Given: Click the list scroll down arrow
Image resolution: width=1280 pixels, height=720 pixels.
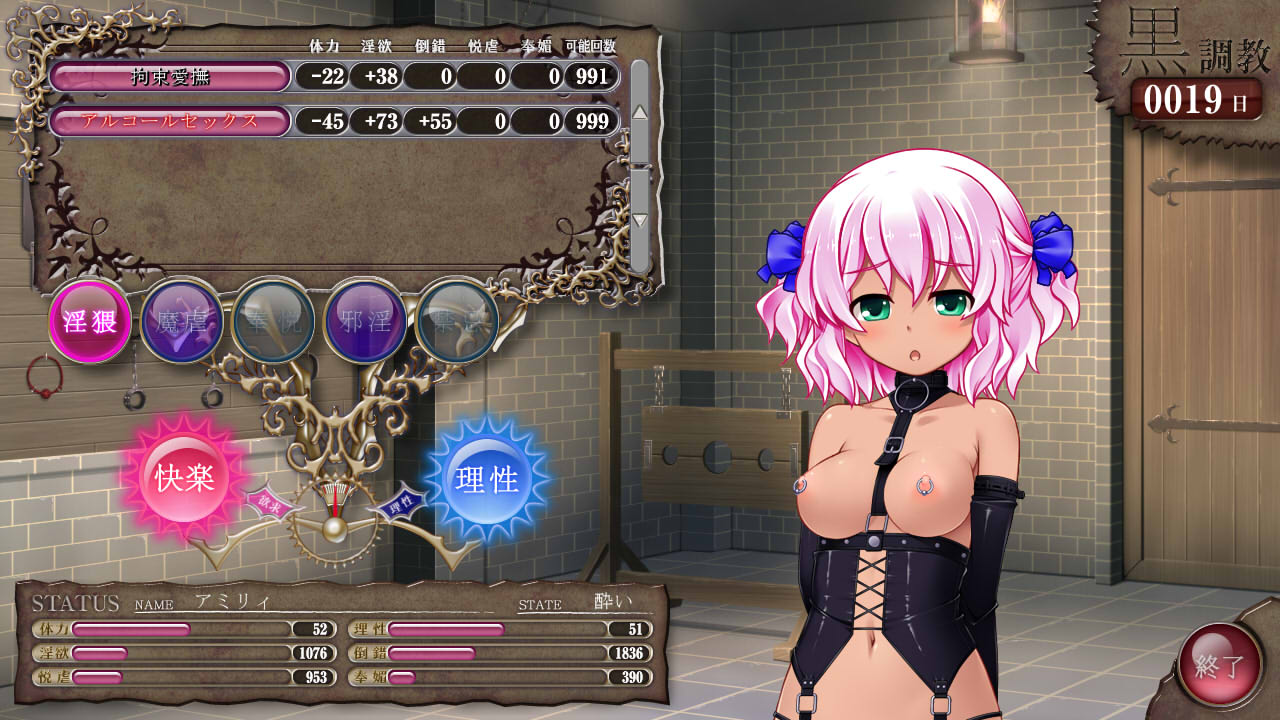Looking at the screenshot, I should pyautogui.click(x=640, y=220).
